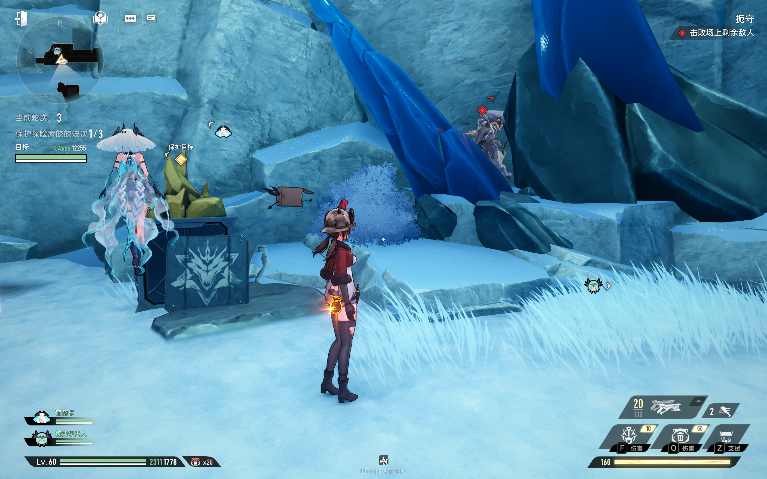Click the exit door icon
The width and height of the screenshot is (767, 479).
point(22,17)
